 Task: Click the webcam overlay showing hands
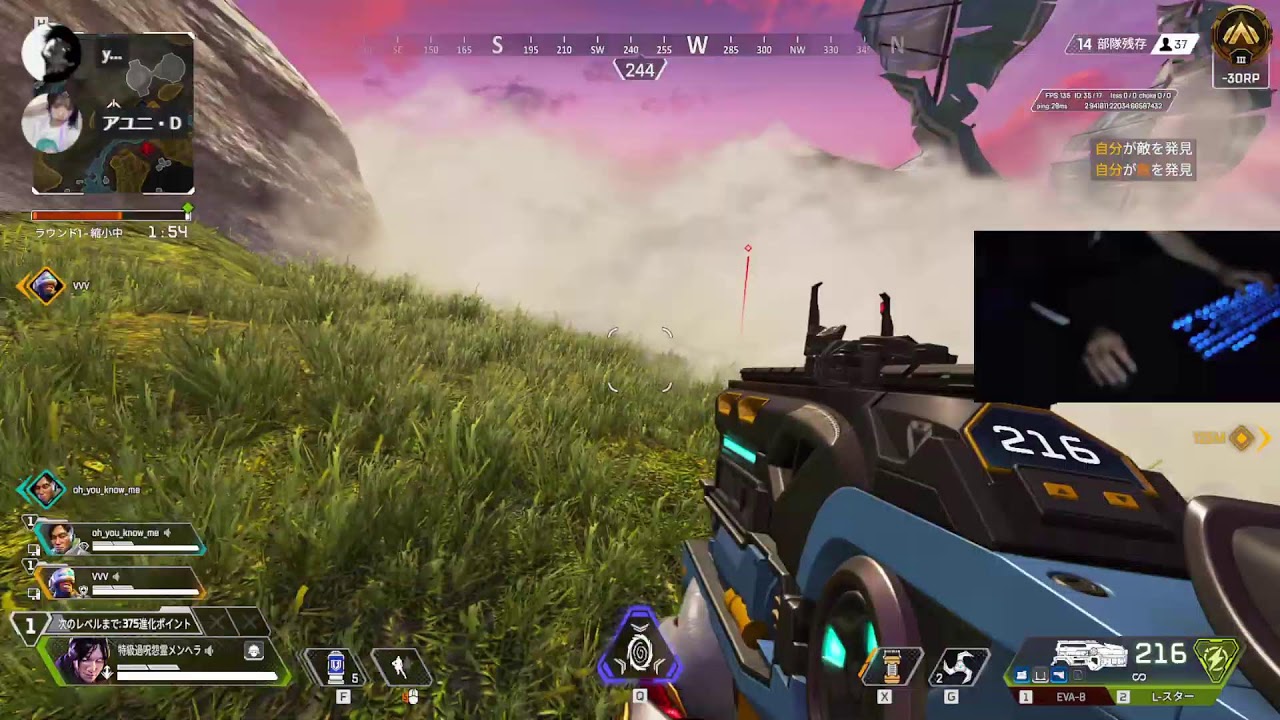(1126, 316)
